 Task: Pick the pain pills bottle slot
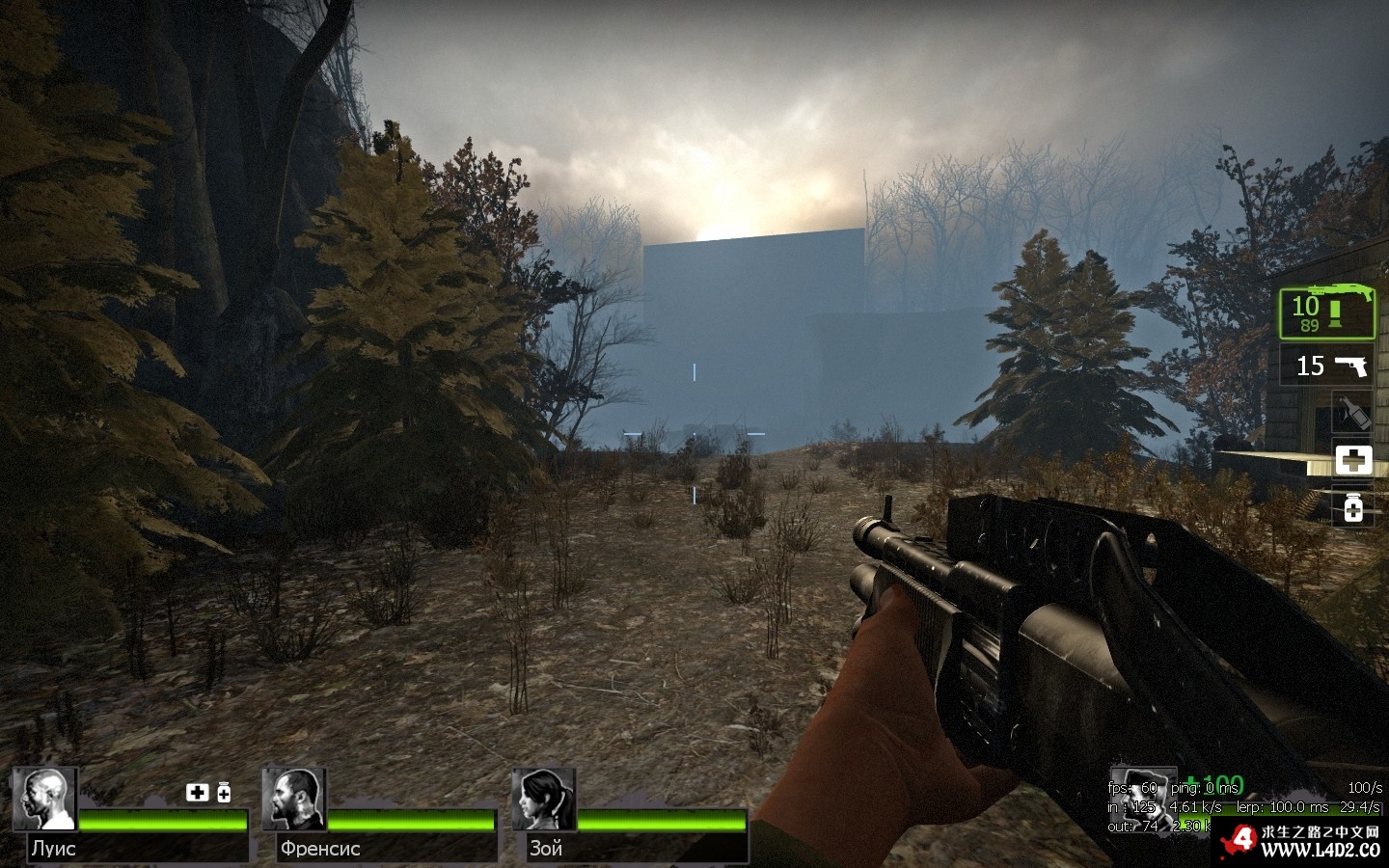point(1352,506)
